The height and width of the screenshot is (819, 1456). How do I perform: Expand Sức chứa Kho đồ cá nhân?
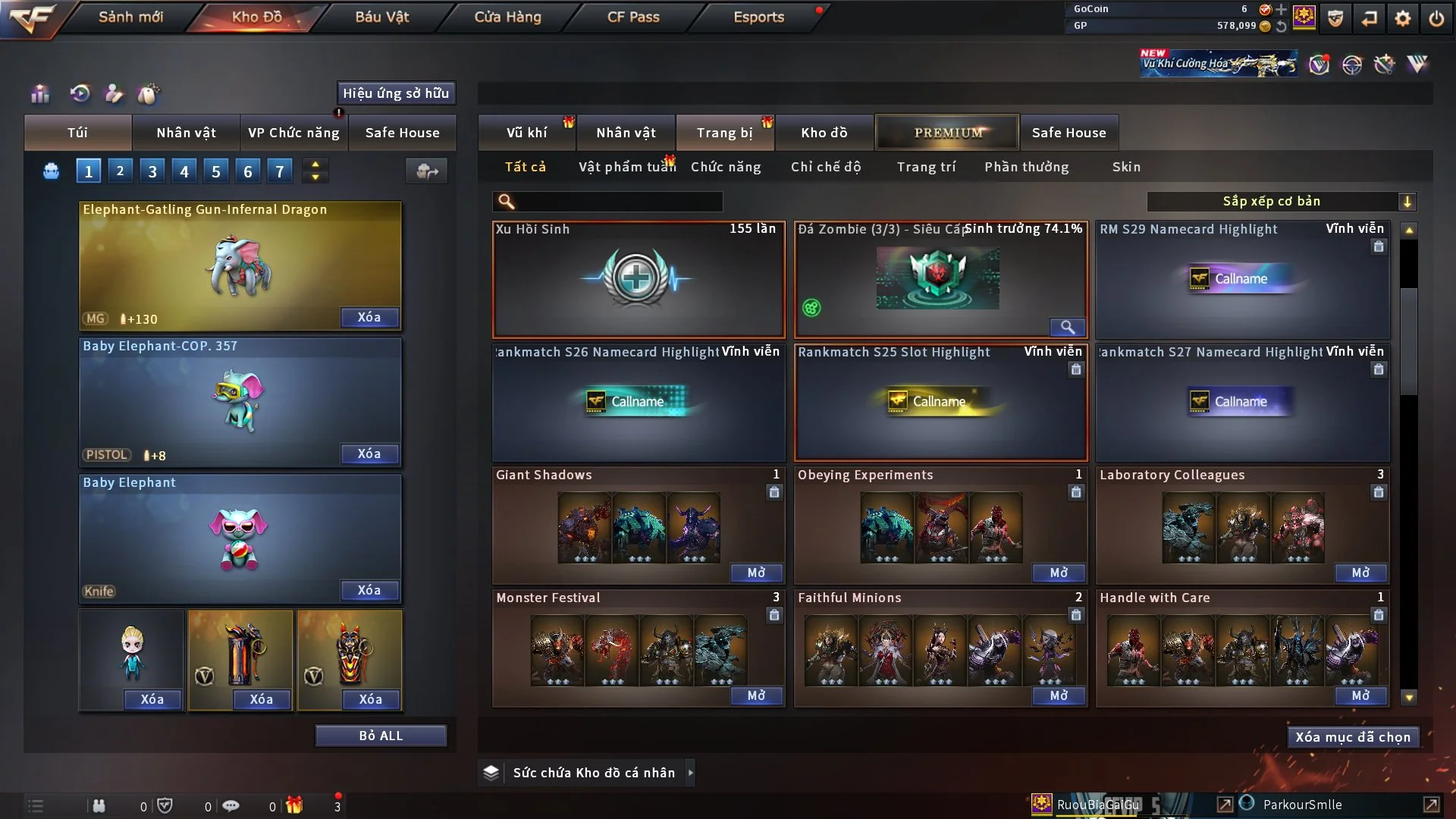coord(689,773)
